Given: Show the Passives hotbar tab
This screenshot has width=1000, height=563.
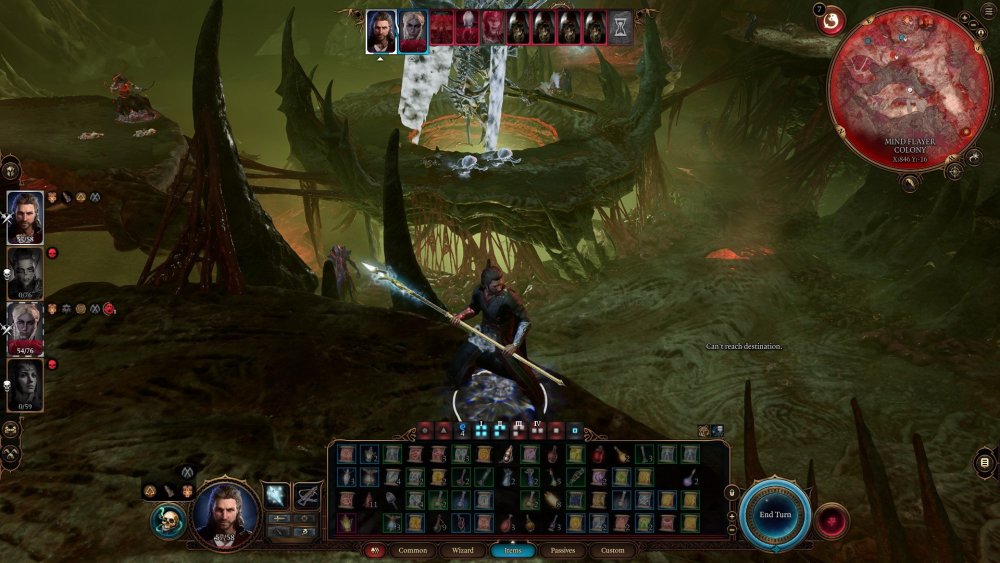Looking at the screenshot, I should tap(563, 550).
